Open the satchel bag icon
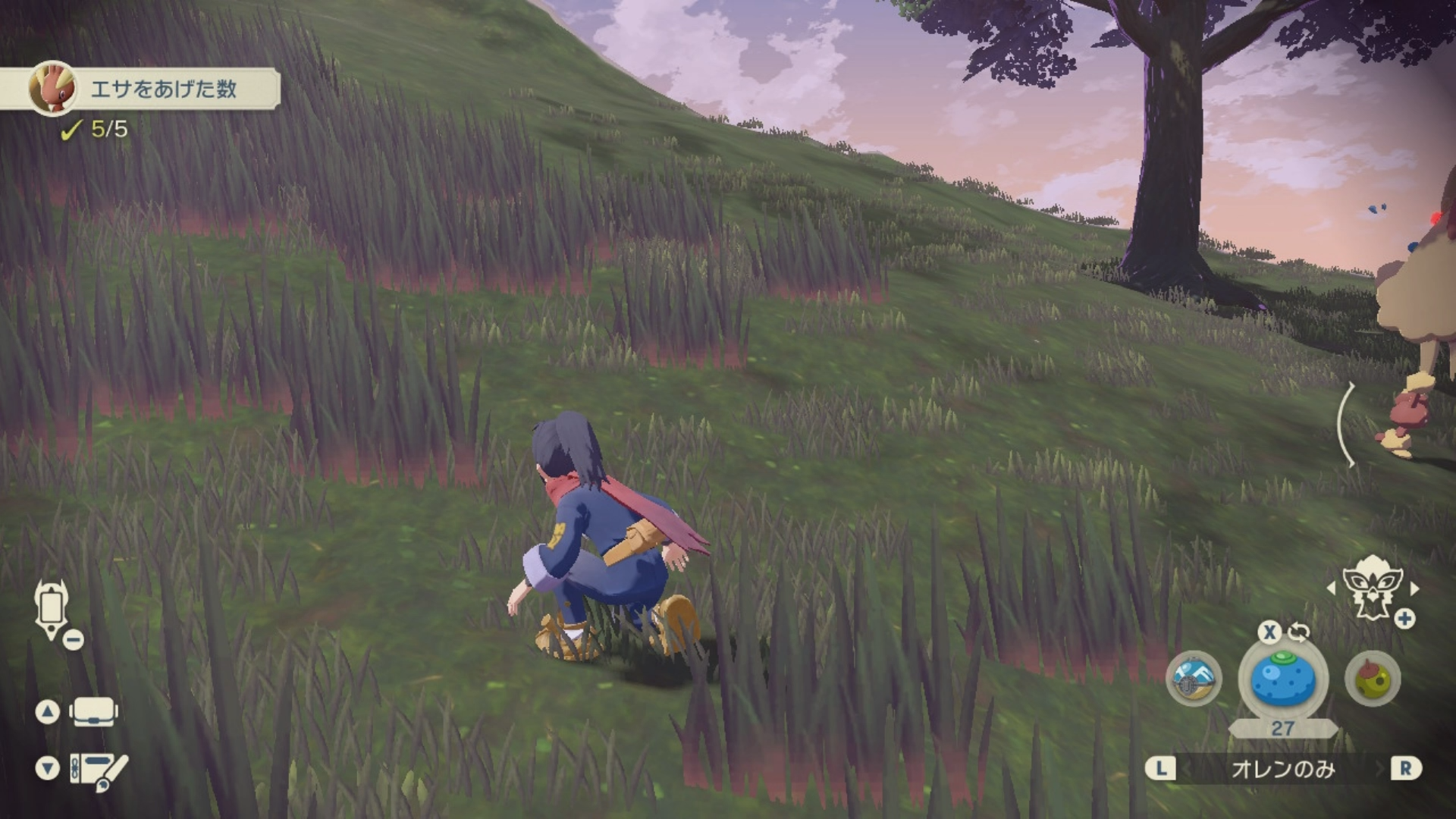Image resolution: width=1456 pixels, height=819 pixels. (x=93, y=712)
